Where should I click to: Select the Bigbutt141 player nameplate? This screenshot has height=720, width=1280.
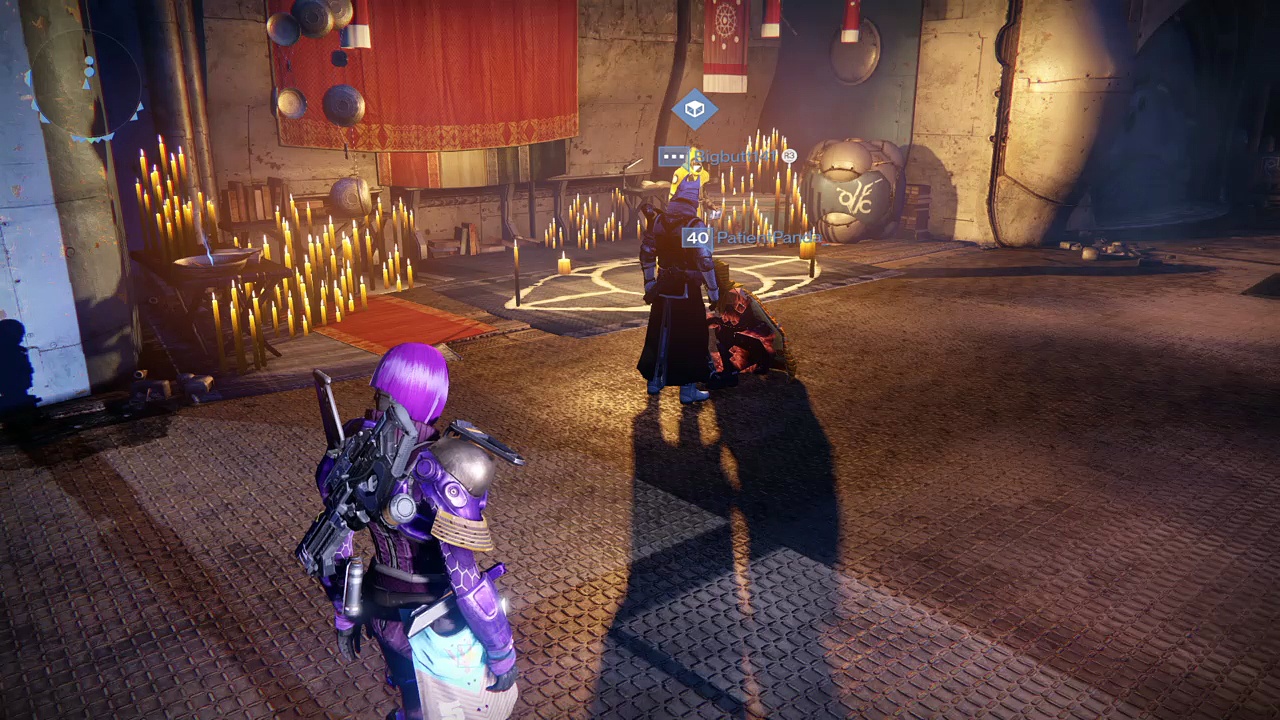tap(727, 157)
